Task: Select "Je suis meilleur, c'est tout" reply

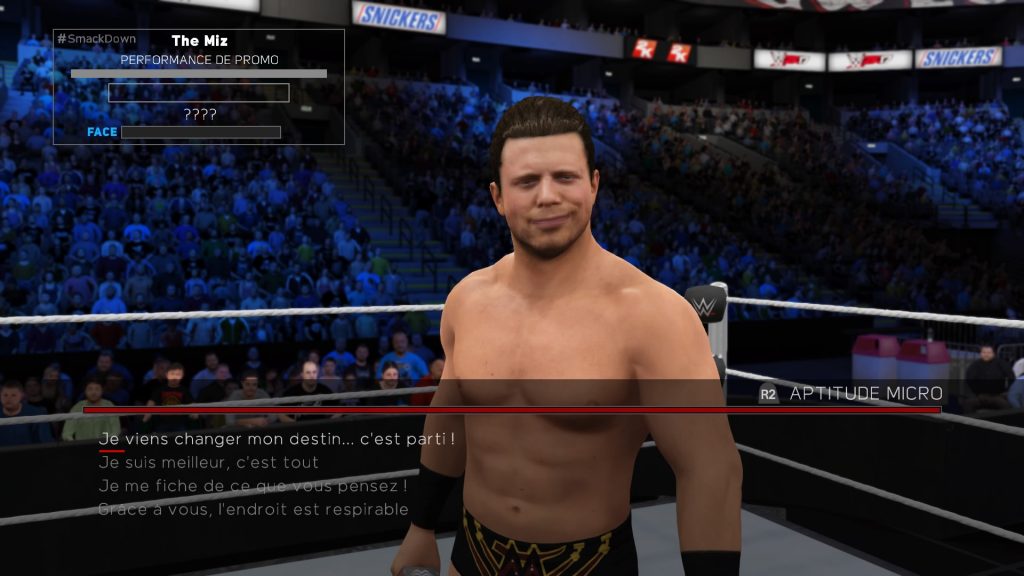Action: pyautogui.click(x=209, y=462)
